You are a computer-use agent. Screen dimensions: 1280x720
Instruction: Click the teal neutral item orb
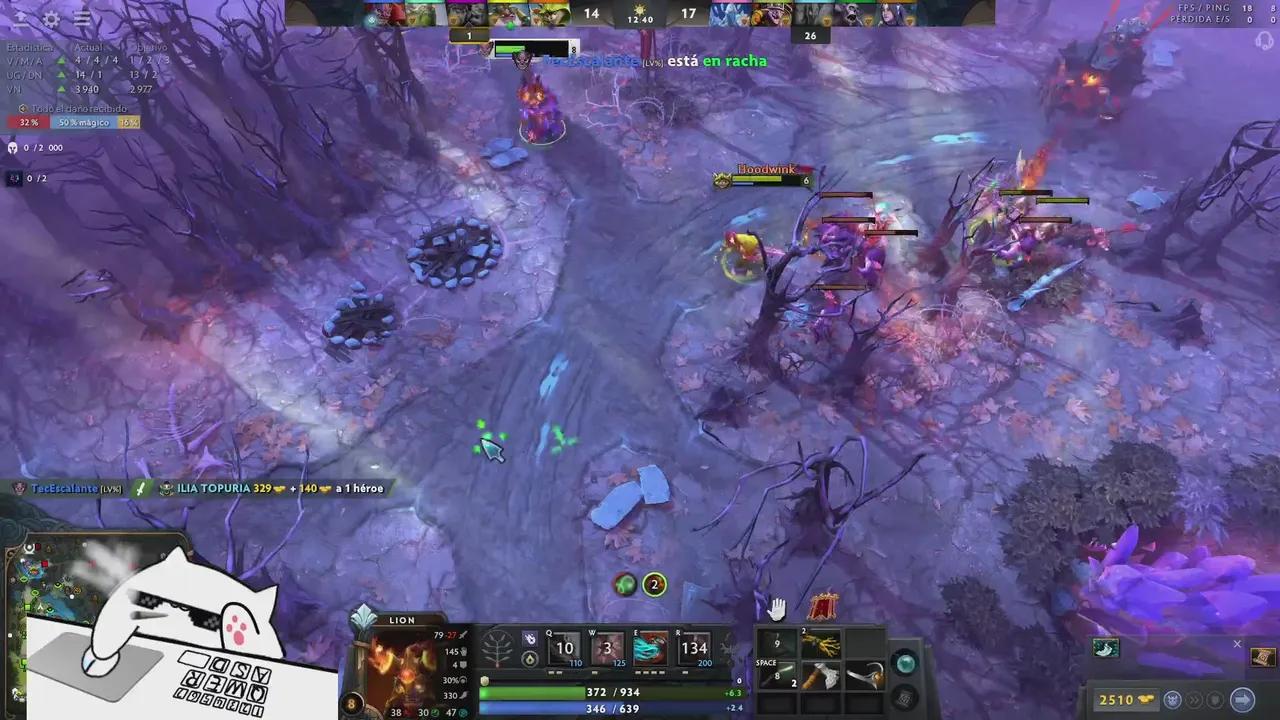[x=904, y=662]
